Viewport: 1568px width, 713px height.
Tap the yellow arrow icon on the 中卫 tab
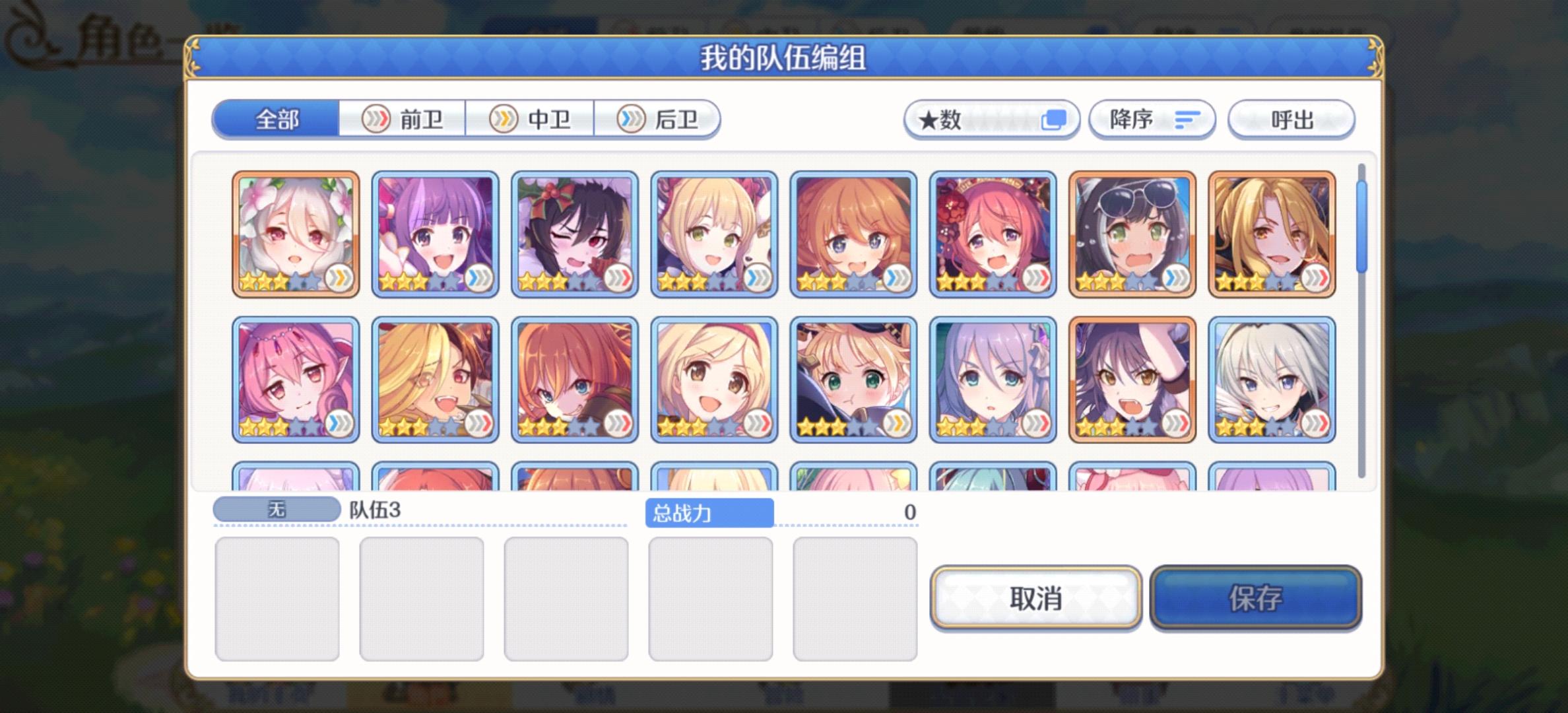coord(504,120)
